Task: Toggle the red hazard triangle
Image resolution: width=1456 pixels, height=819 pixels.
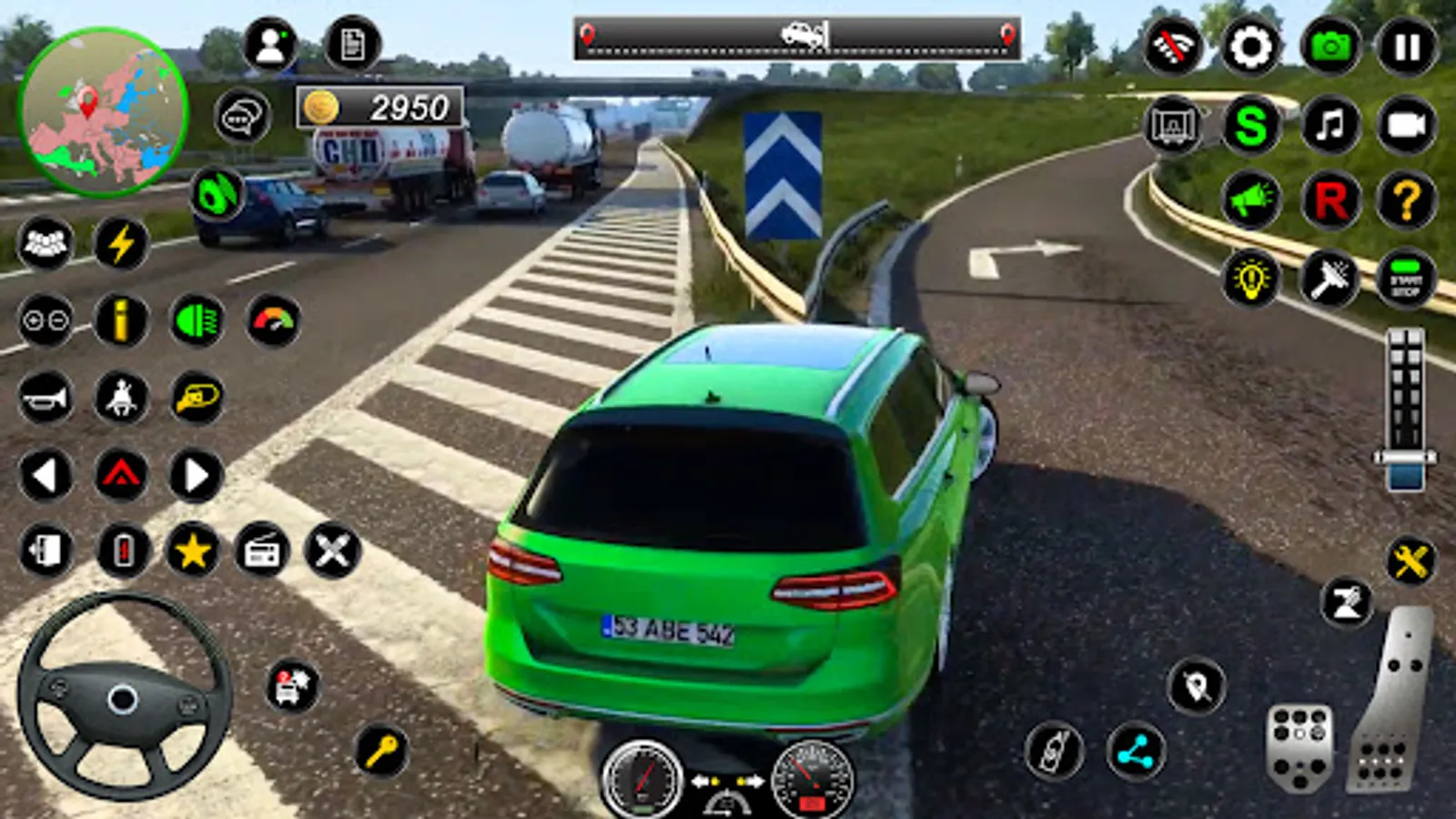Action: pyautogui.click(x=121, y=475)
